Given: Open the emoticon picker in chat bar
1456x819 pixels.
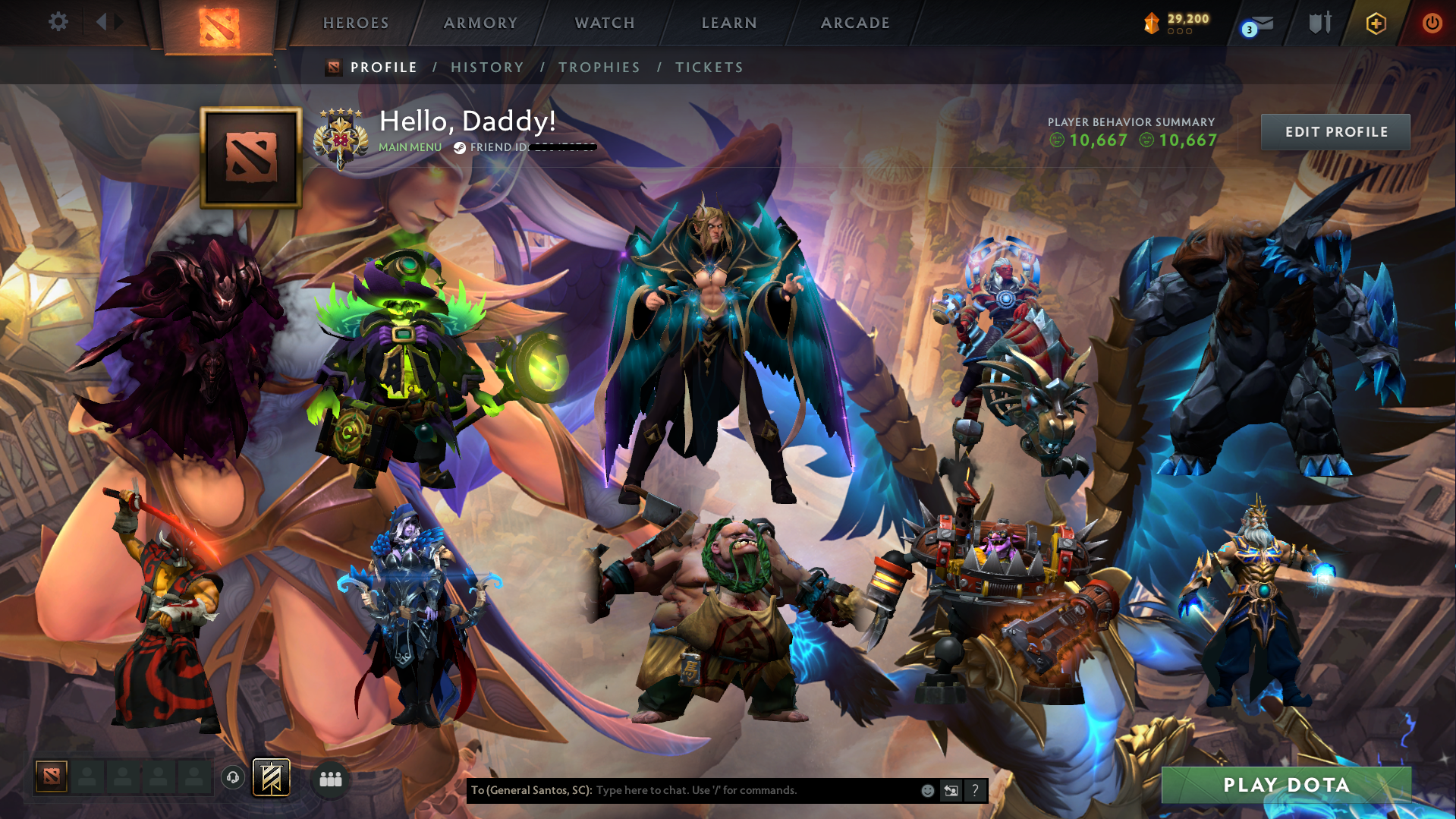Looking at the screenshot, I should point(927,790).
